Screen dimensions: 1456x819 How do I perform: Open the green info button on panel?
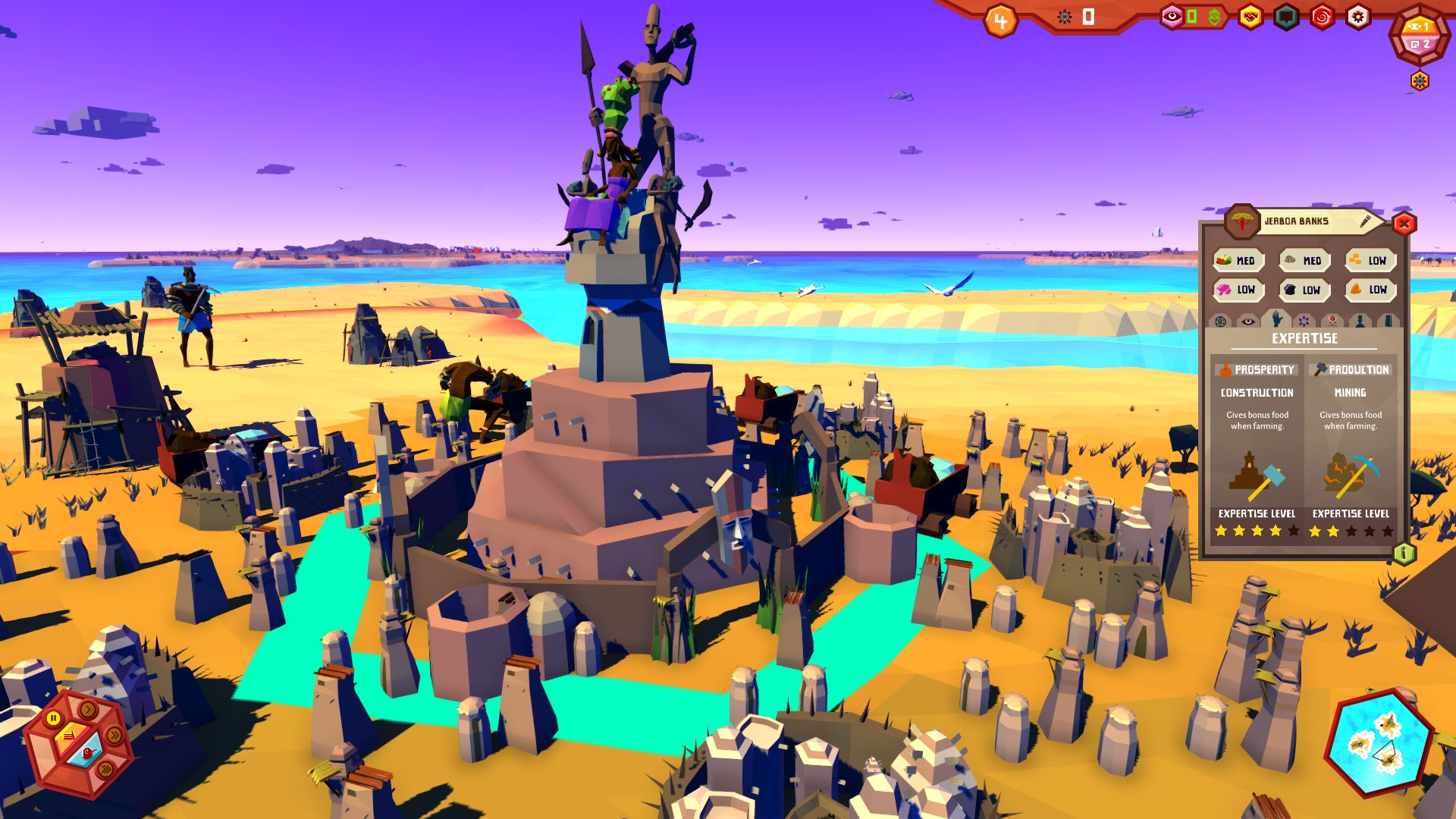click(1404, 554)
